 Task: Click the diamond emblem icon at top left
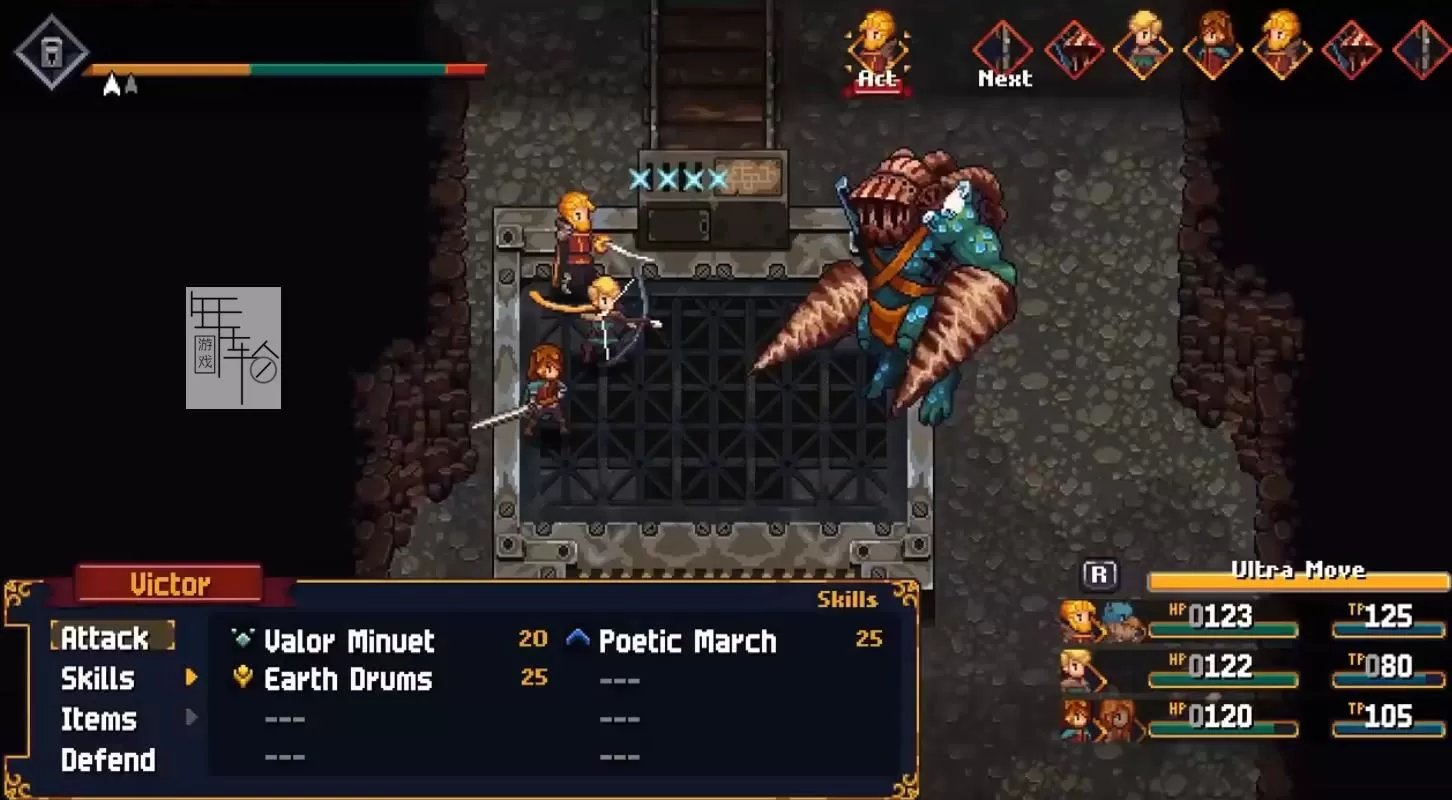51,51
